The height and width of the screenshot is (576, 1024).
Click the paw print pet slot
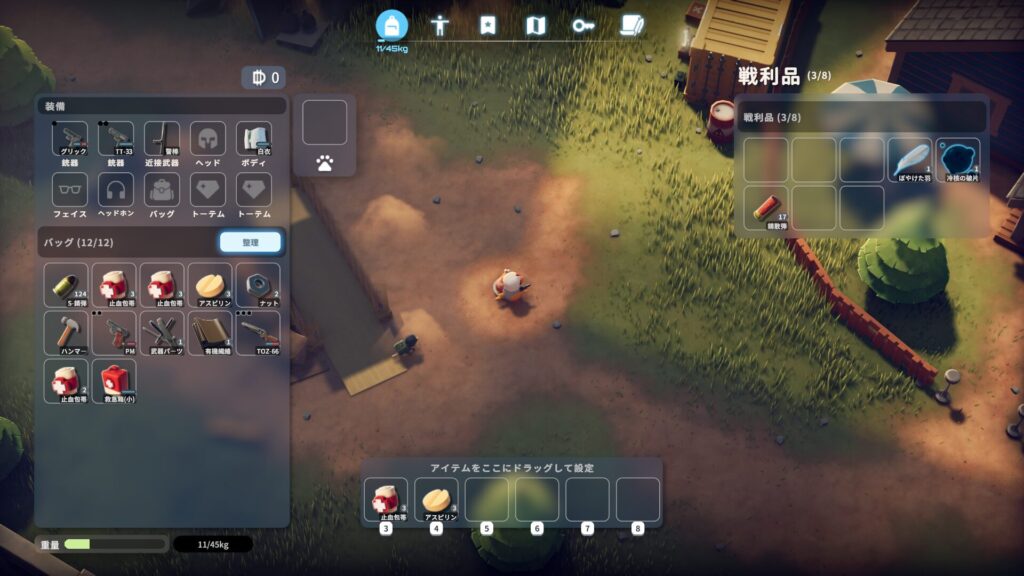tap(324, 160)
